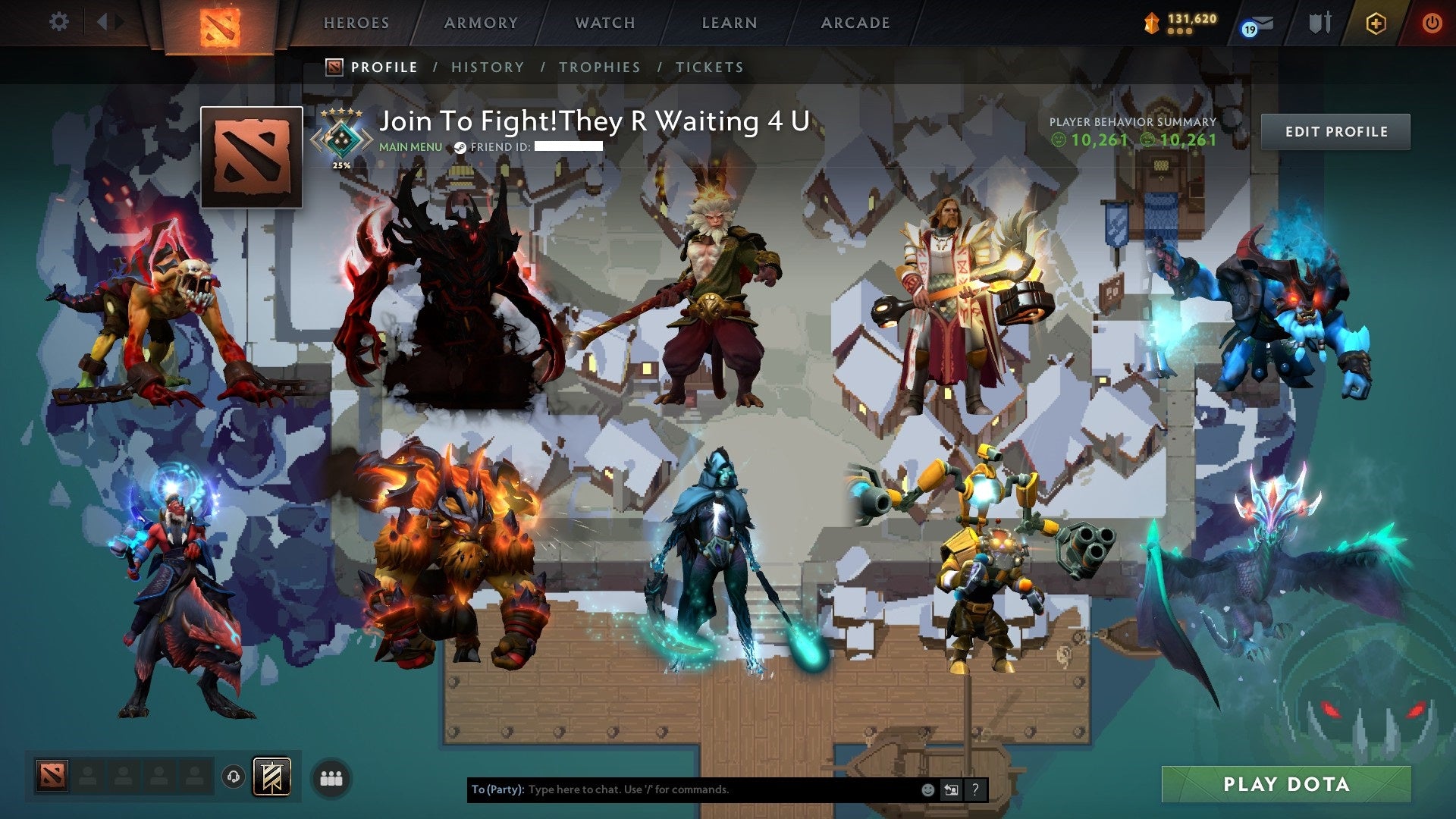Click the 25% rank progress indicator
This screenshot has width=1456, height=819.
pos(342,163)
